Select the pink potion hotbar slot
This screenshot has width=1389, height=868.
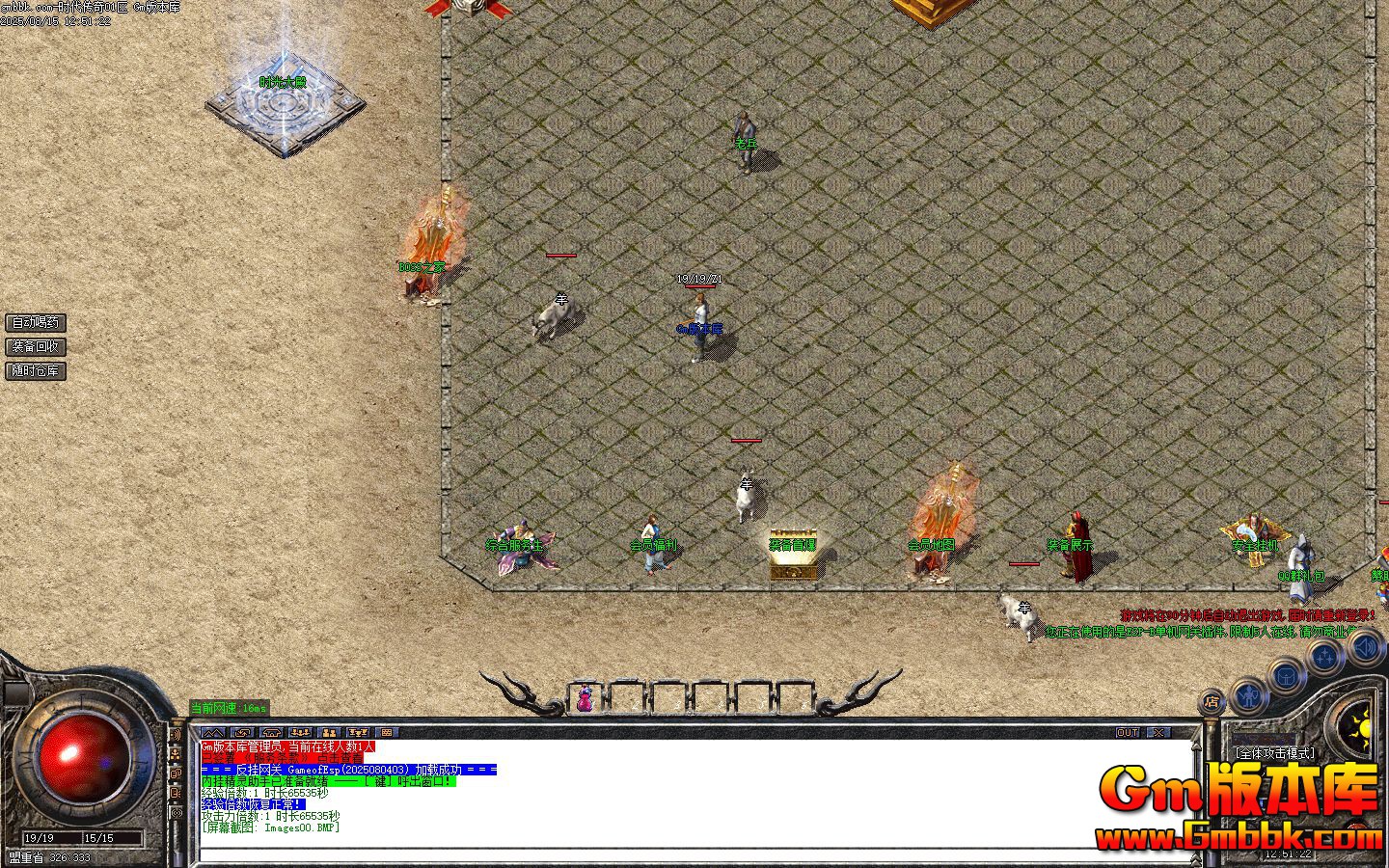tap(585, 697)
